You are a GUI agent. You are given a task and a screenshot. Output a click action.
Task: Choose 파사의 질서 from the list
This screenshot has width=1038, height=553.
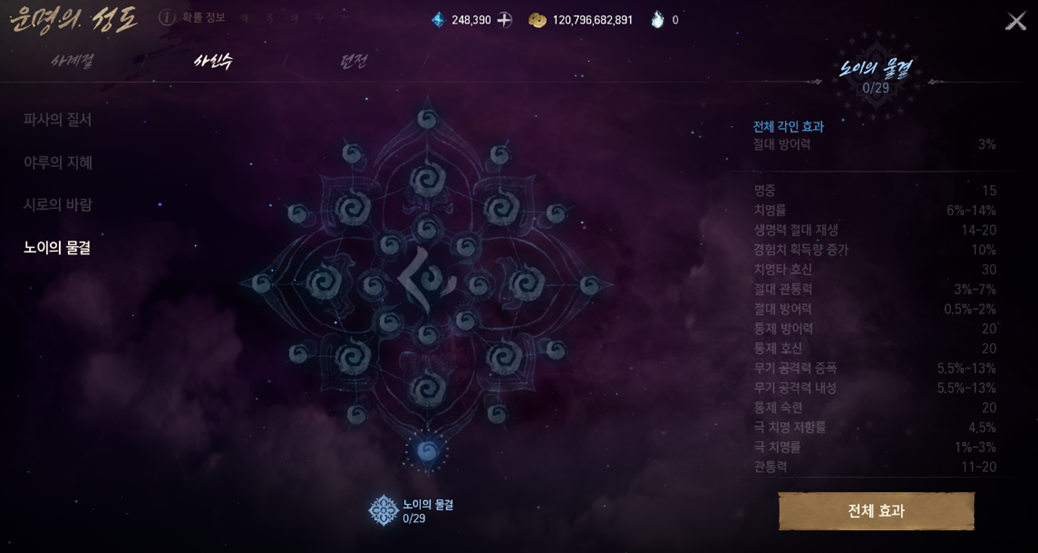(x=58, y=120)
